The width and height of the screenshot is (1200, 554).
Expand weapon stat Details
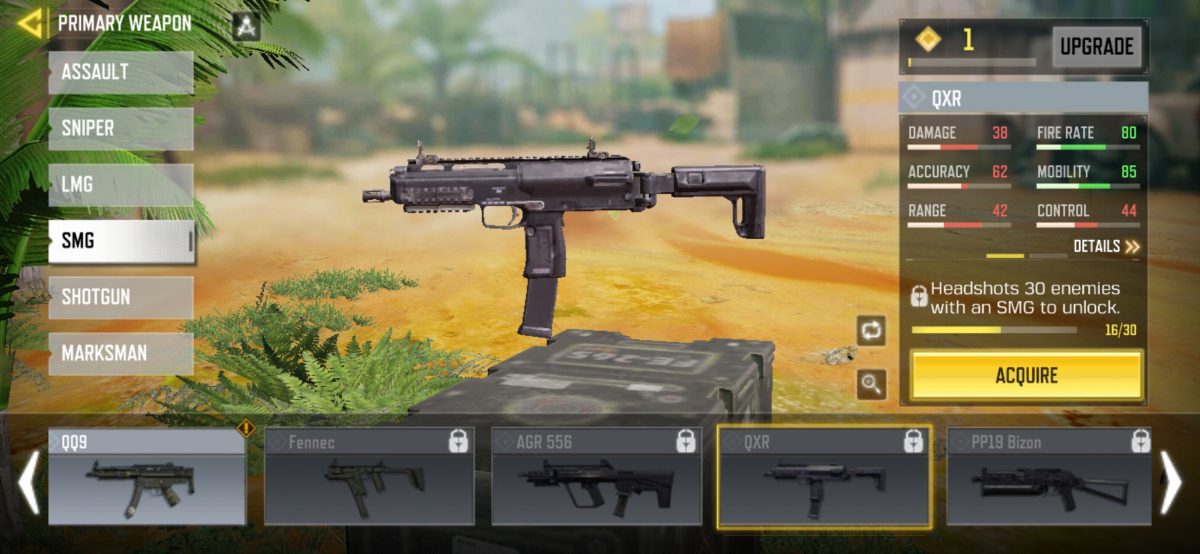click(x=1106, y=246)
